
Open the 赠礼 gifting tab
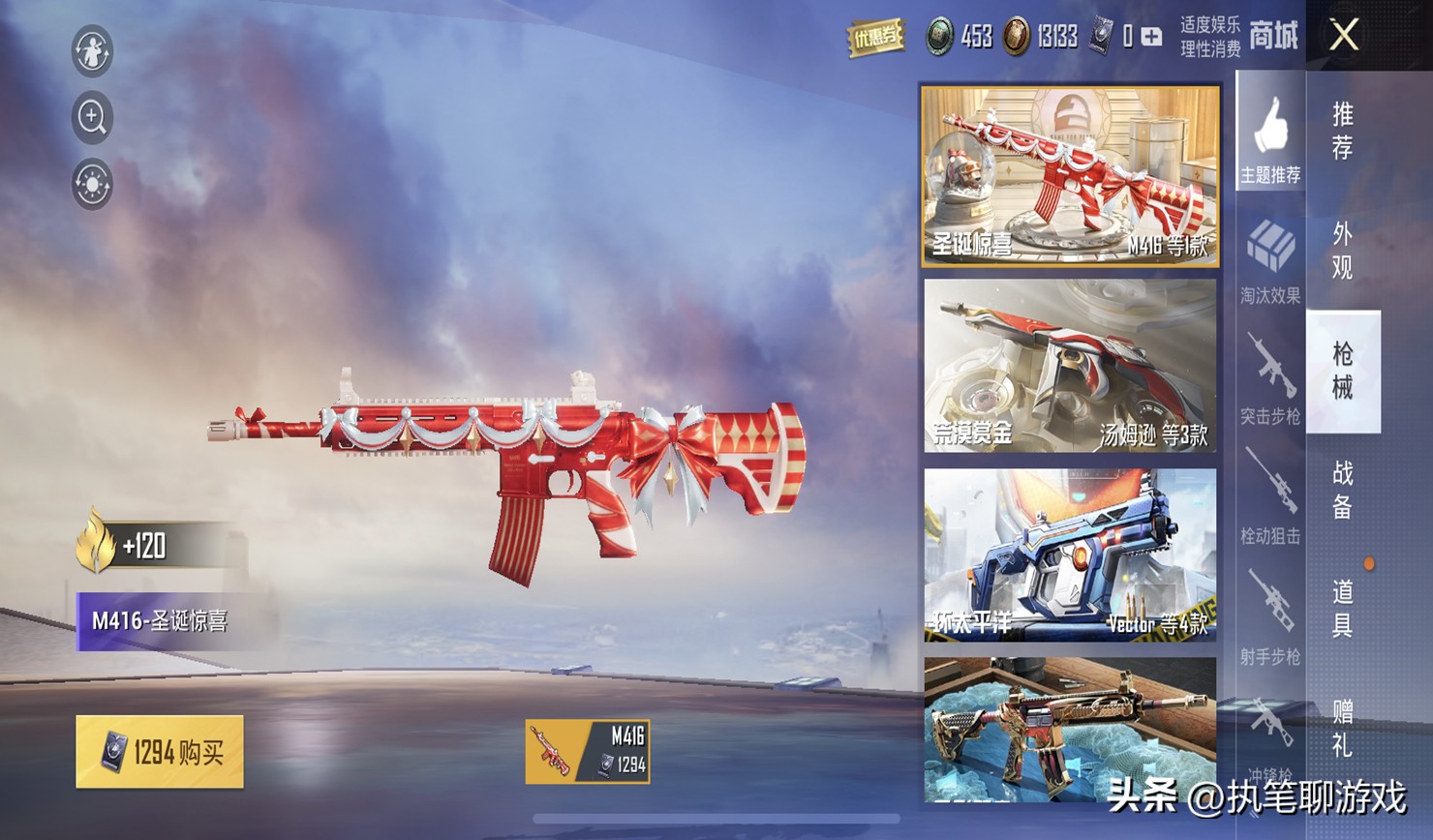(1342, 728)
